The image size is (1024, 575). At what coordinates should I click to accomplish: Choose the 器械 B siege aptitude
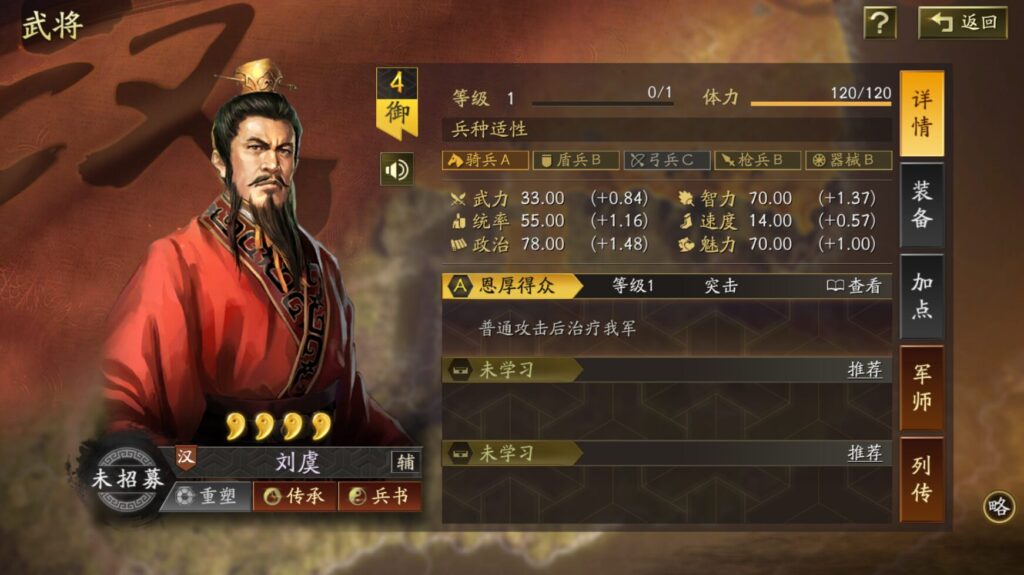pos(849,160)
